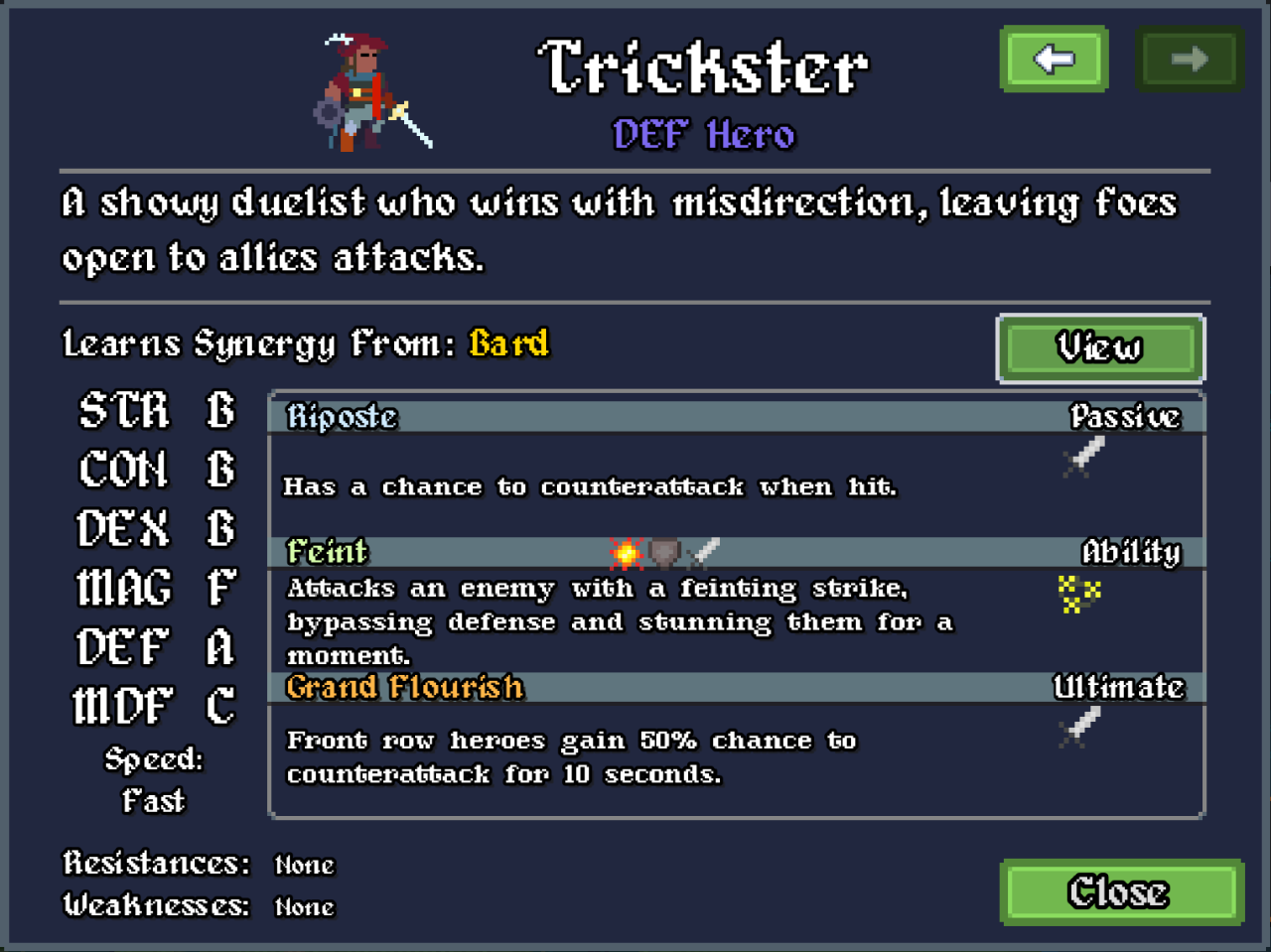Screen dimensions: 1271x952
Task: View the Bard synergy details
Action: [x=1100, y=347]
